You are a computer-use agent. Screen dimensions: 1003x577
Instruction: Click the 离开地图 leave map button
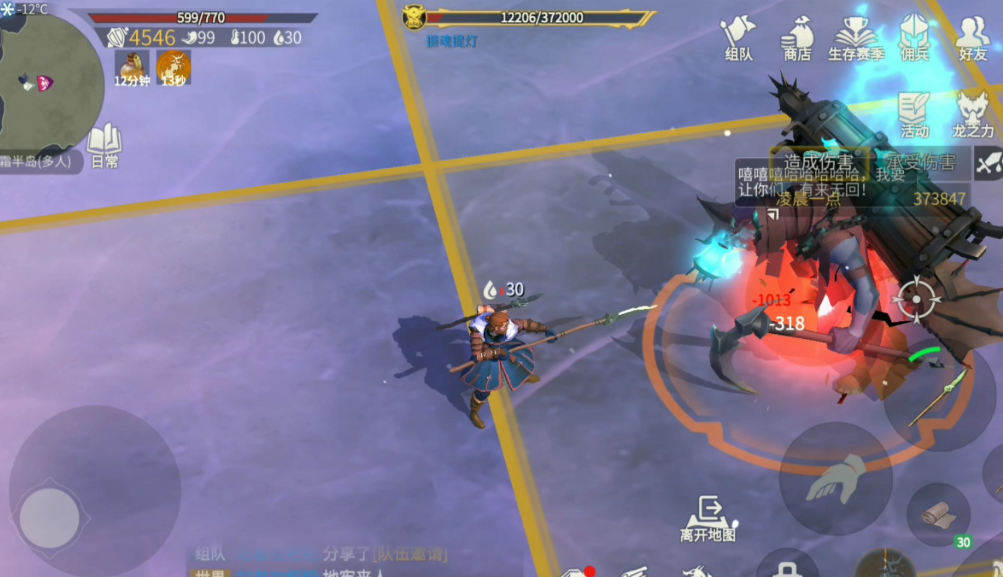pos(709,518)
